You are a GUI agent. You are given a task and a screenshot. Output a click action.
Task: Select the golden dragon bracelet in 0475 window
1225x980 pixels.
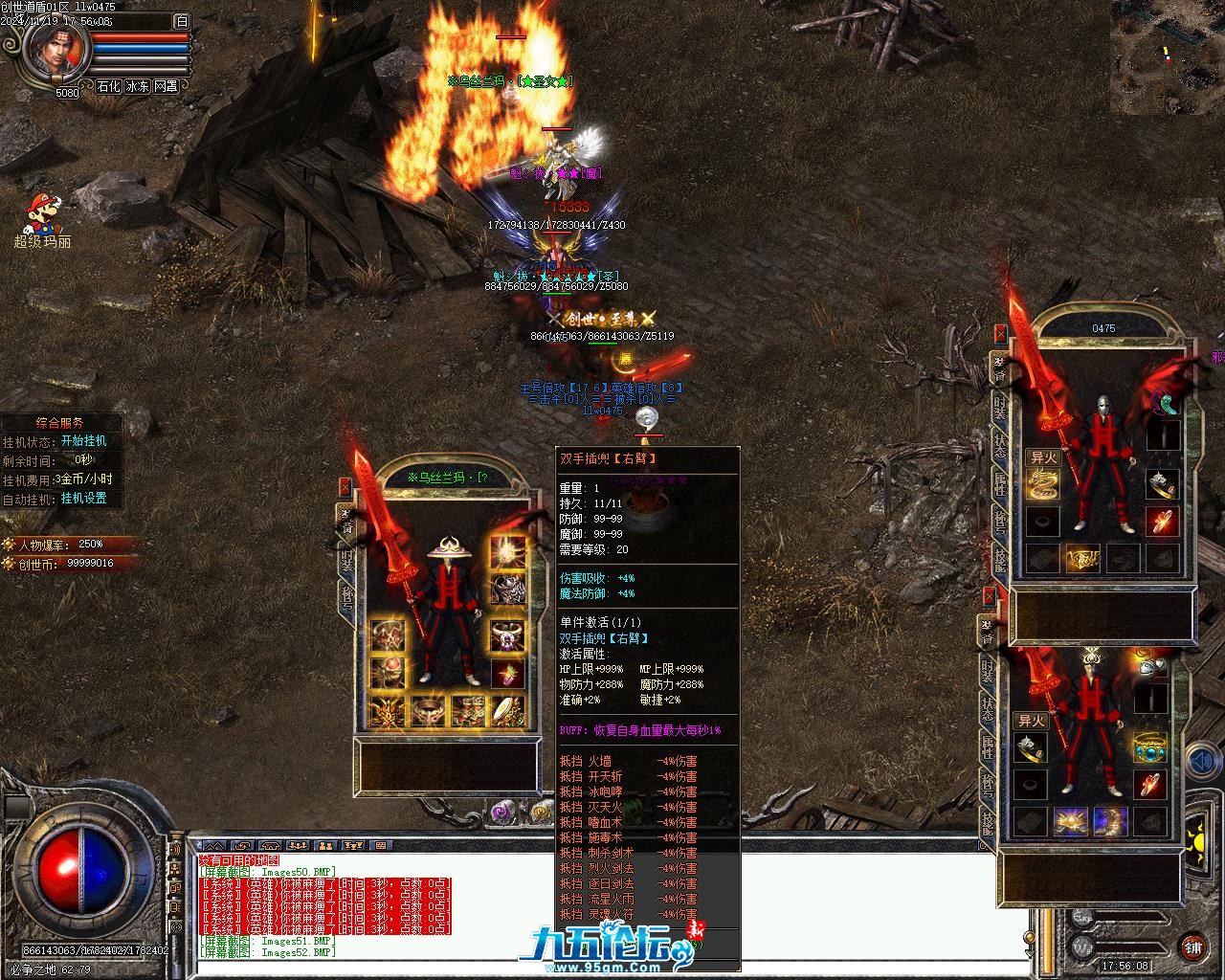pyautogui.click(x=1043, y=483)
